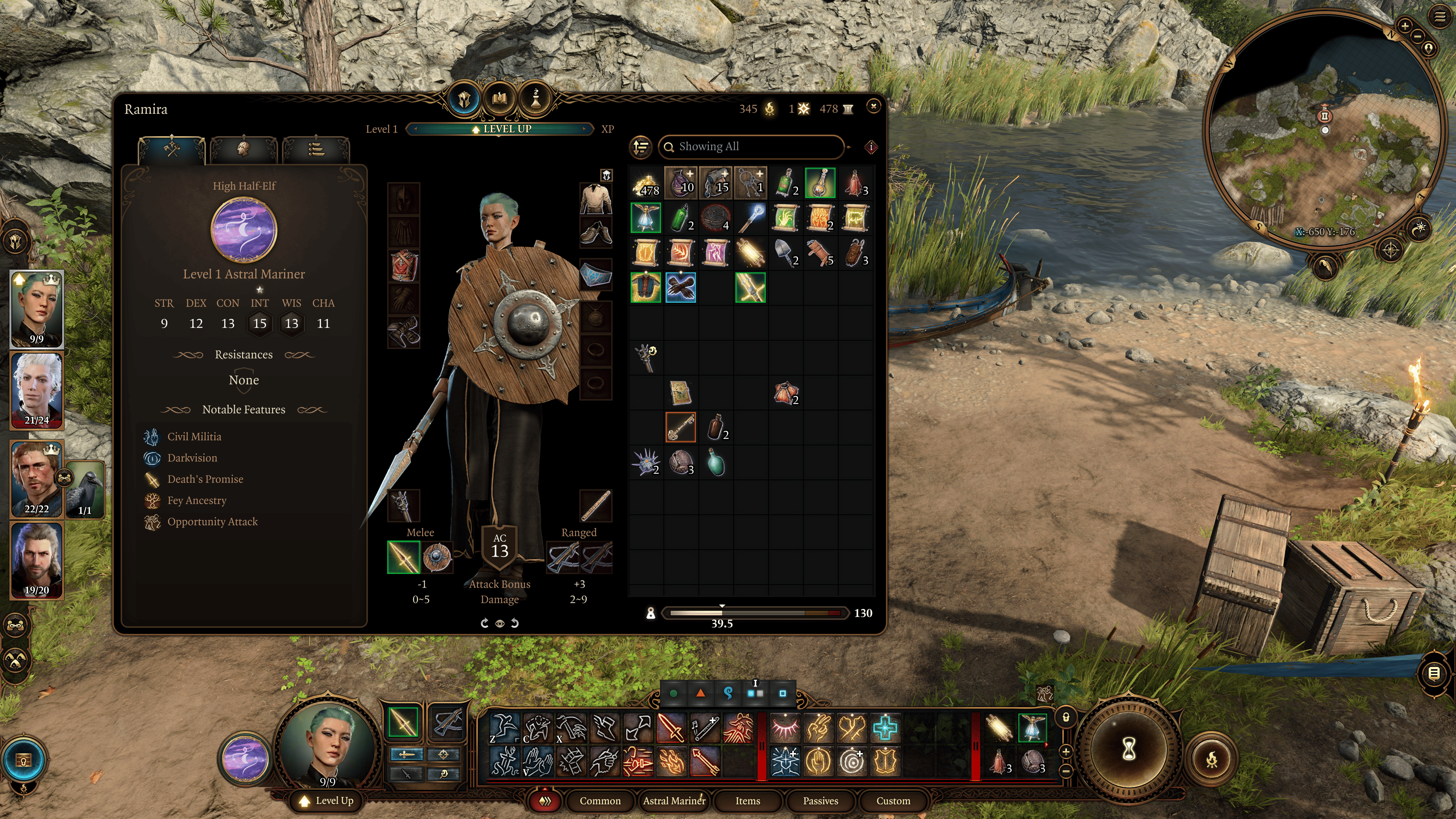Viewport: 1456px width, 819px height.
Task: Switch to the Common hotbar tab
Action: coord(600,800)
